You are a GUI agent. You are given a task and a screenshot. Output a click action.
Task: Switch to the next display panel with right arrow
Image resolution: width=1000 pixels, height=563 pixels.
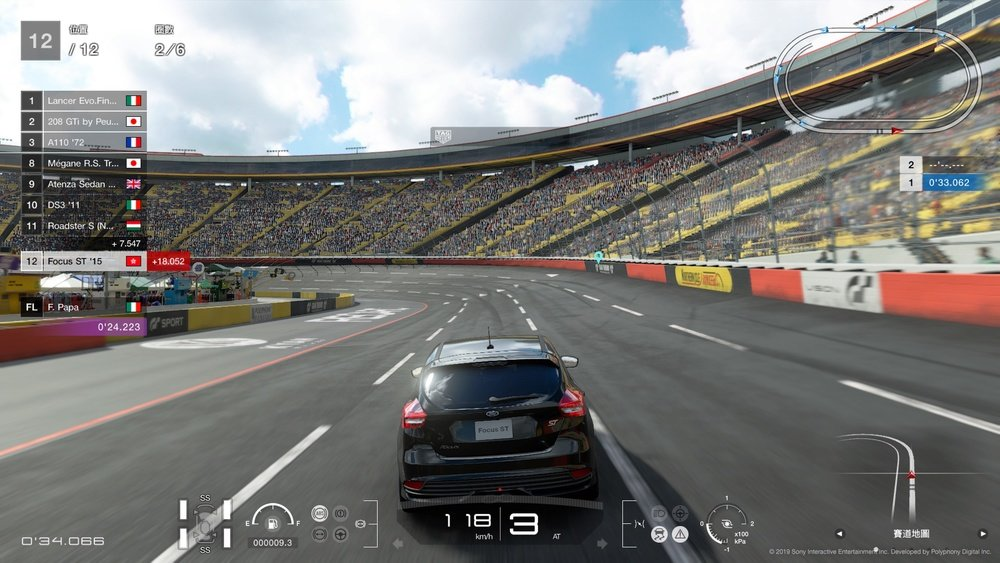pos(982,533)
